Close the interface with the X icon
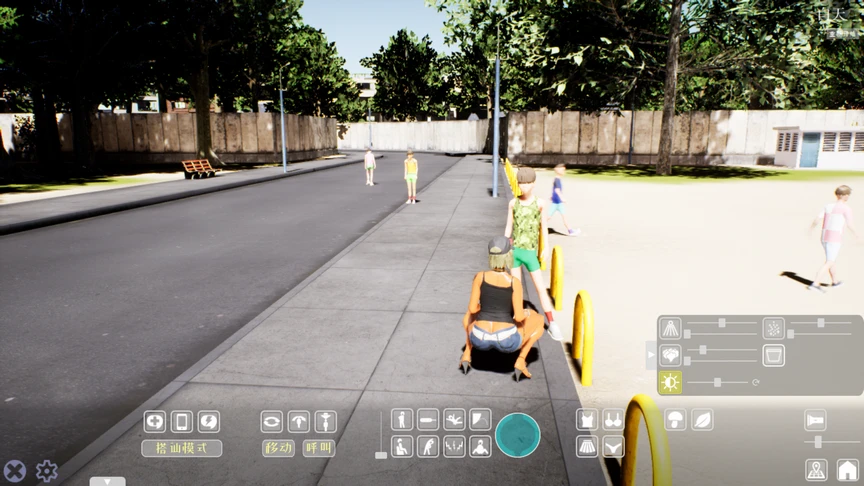Screen dimensions: 864x486 tap(14, 470)
